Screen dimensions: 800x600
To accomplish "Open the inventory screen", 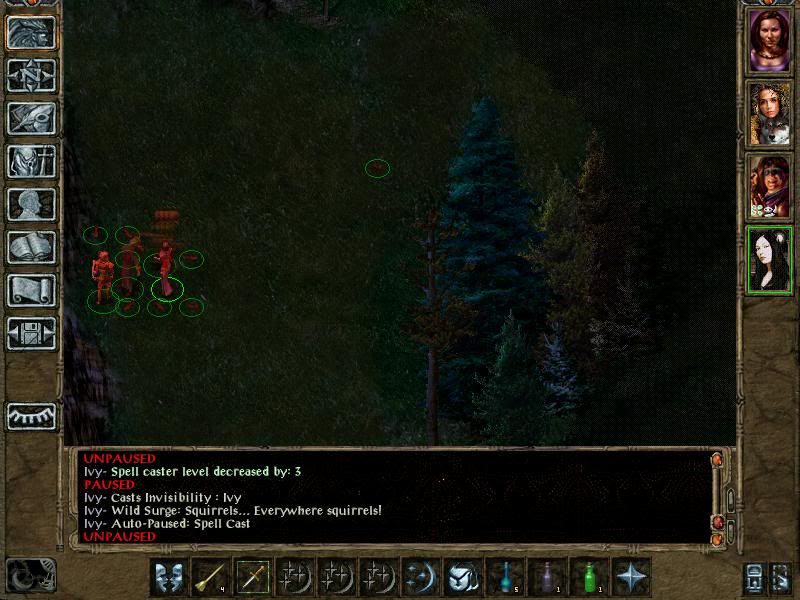I will click(31, 161).
